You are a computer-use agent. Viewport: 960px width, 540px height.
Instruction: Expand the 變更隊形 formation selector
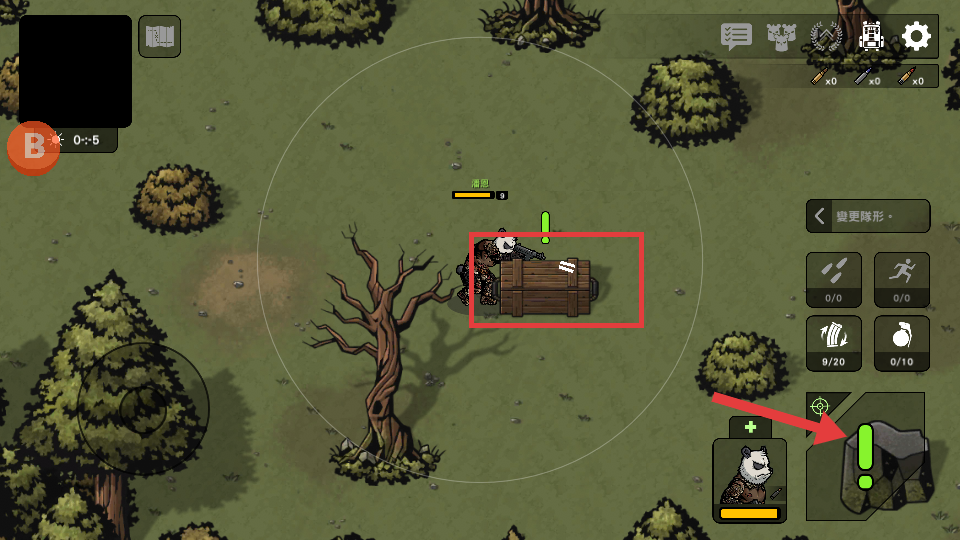pos(867,216)
